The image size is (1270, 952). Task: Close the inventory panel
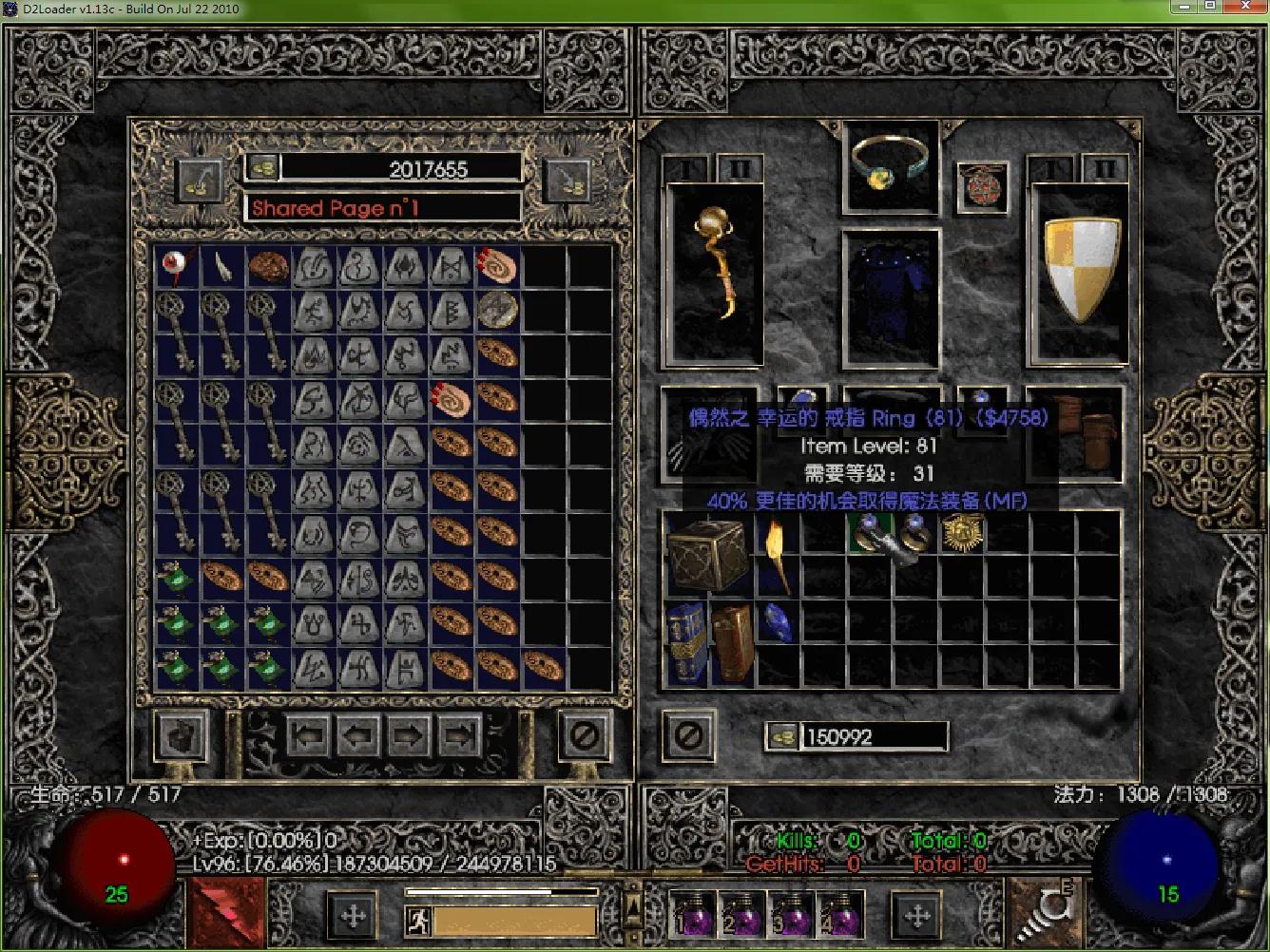(x=689, y=735)
